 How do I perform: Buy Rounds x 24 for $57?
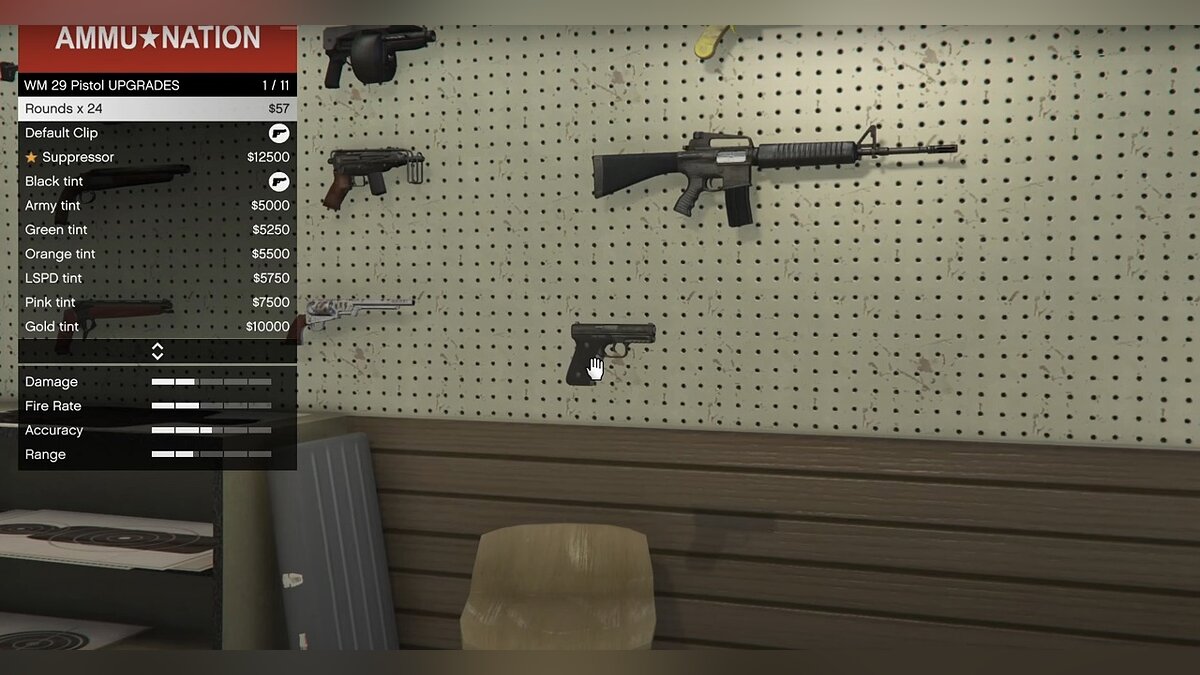pyautogui.click(x=157, y=109)
